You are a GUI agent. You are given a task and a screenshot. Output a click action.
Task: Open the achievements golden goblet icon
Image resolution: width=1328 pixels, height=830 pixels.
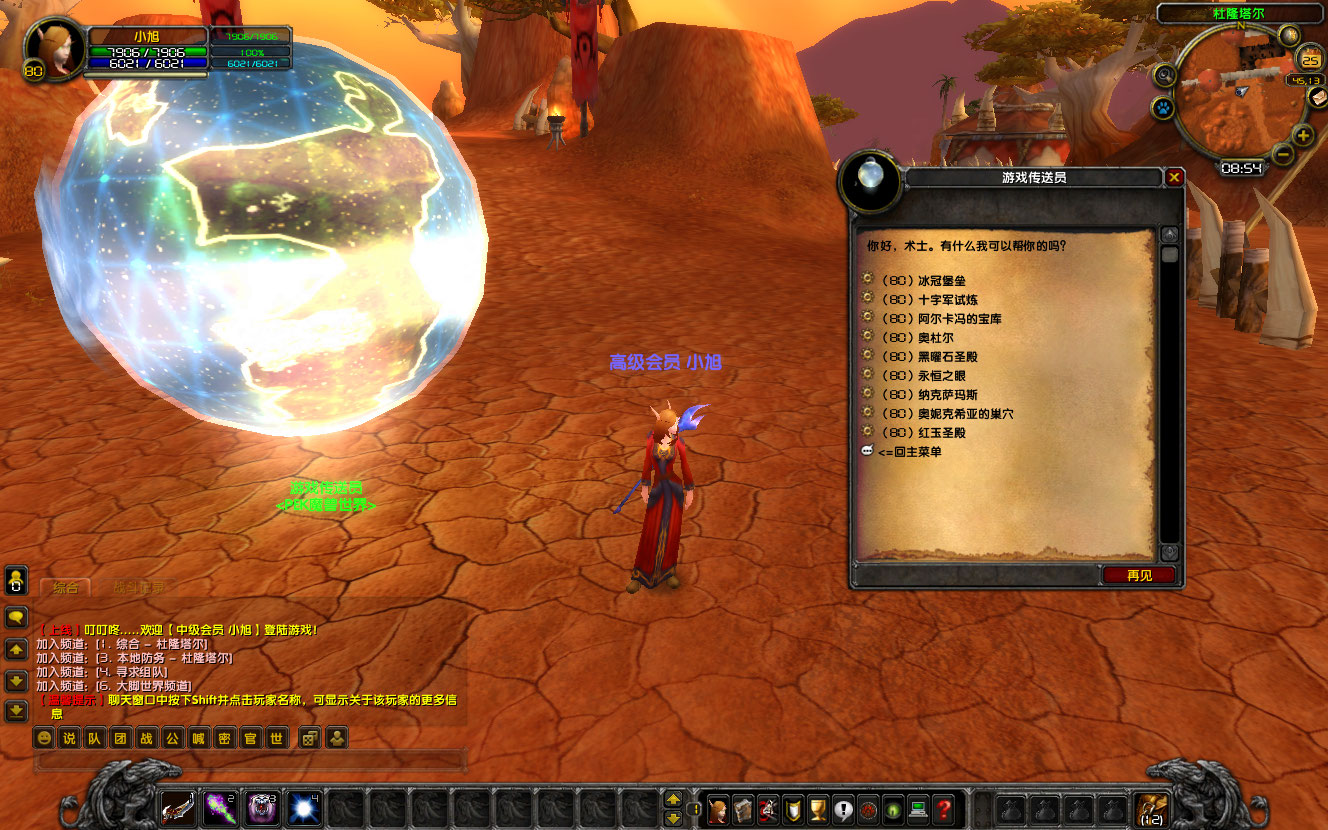(x=818, y=808)
